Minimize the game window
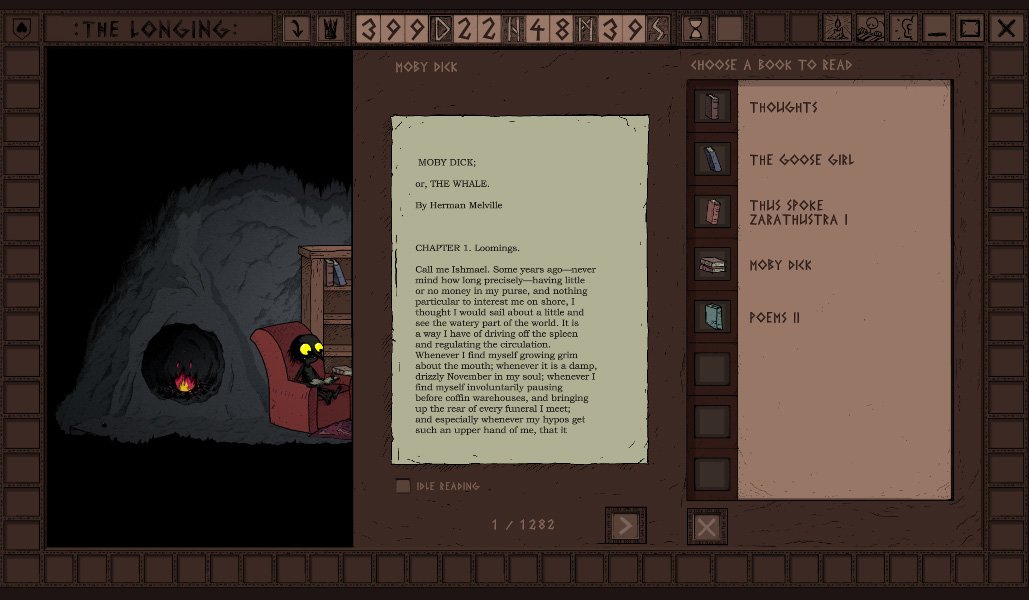This screenshot has width=1029, height=600. (937, 29)
